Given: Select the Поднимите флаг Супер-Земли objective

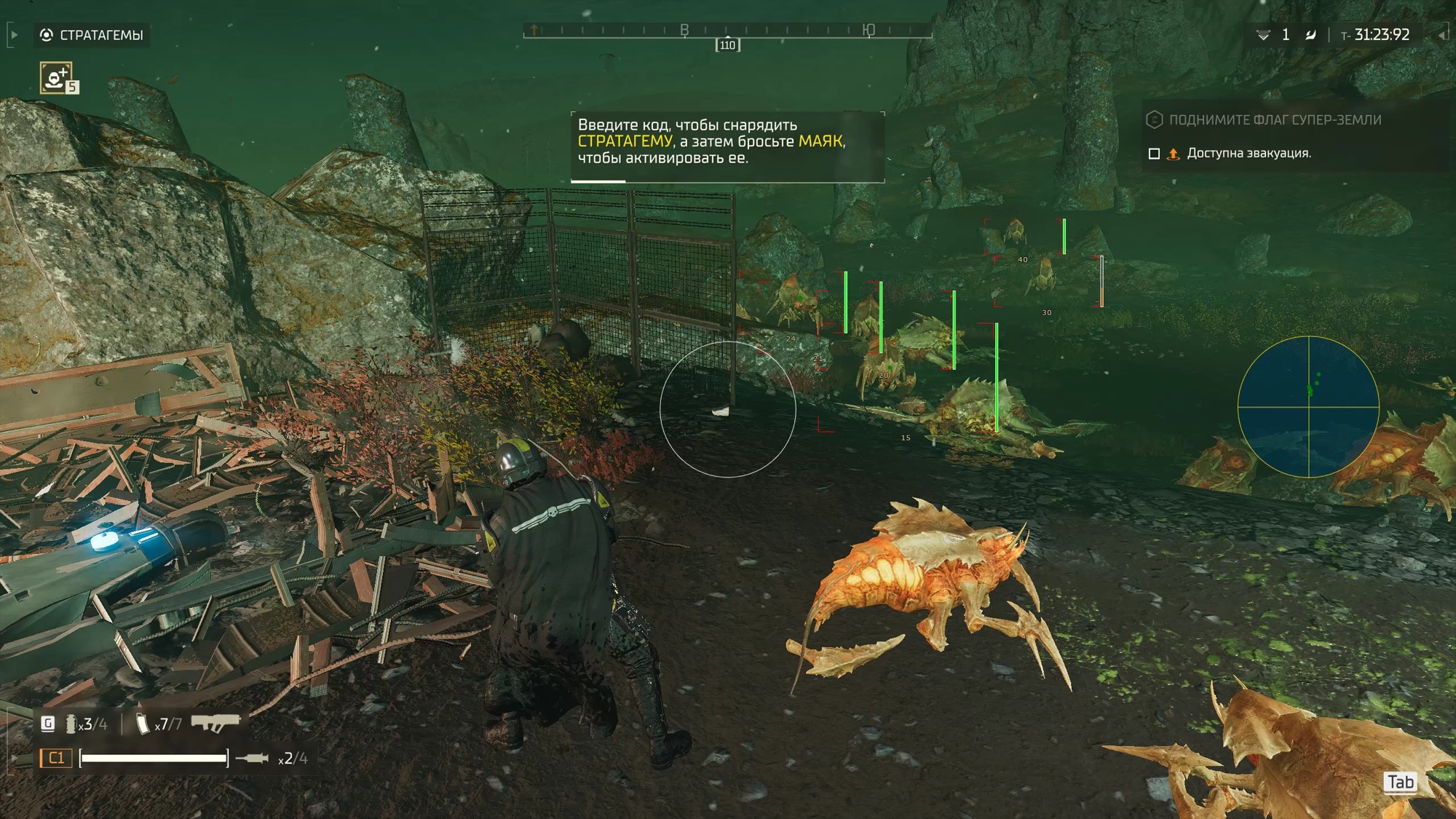Looking at the screenshot, I should click(x=1274, y=120).
